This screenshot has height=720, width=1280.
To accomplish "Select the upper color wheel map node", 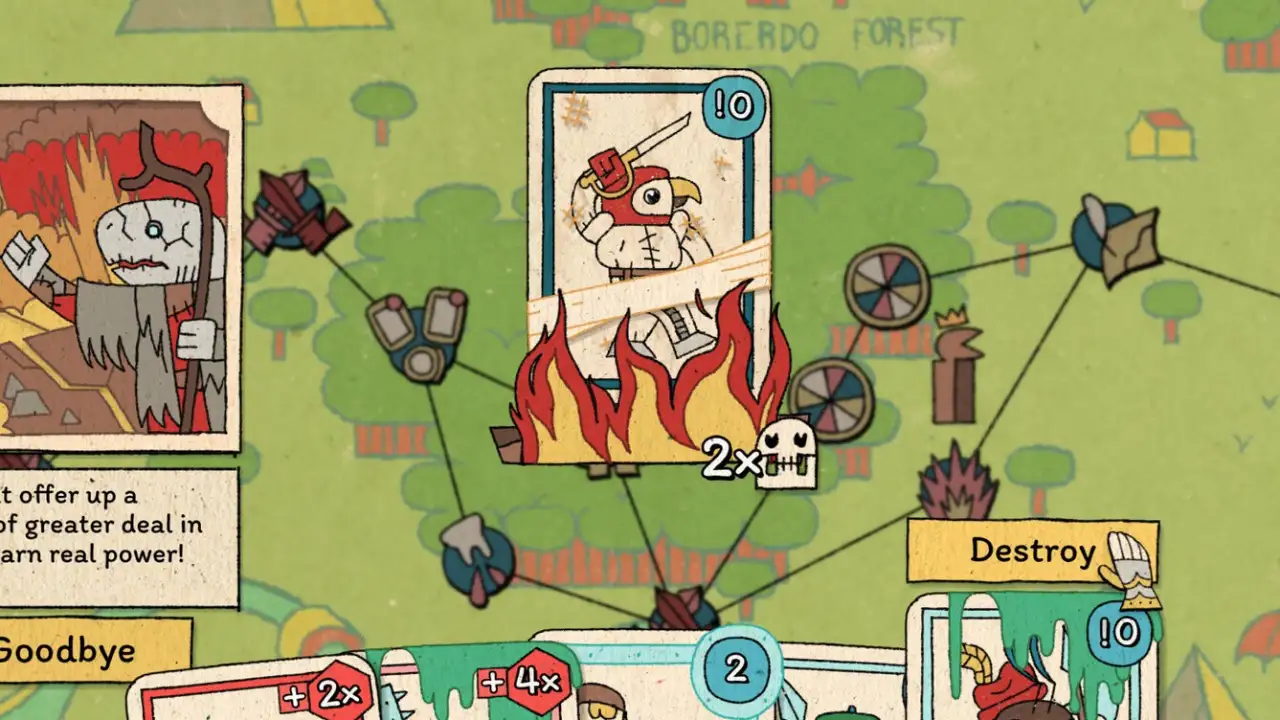I will coord(887,287).
